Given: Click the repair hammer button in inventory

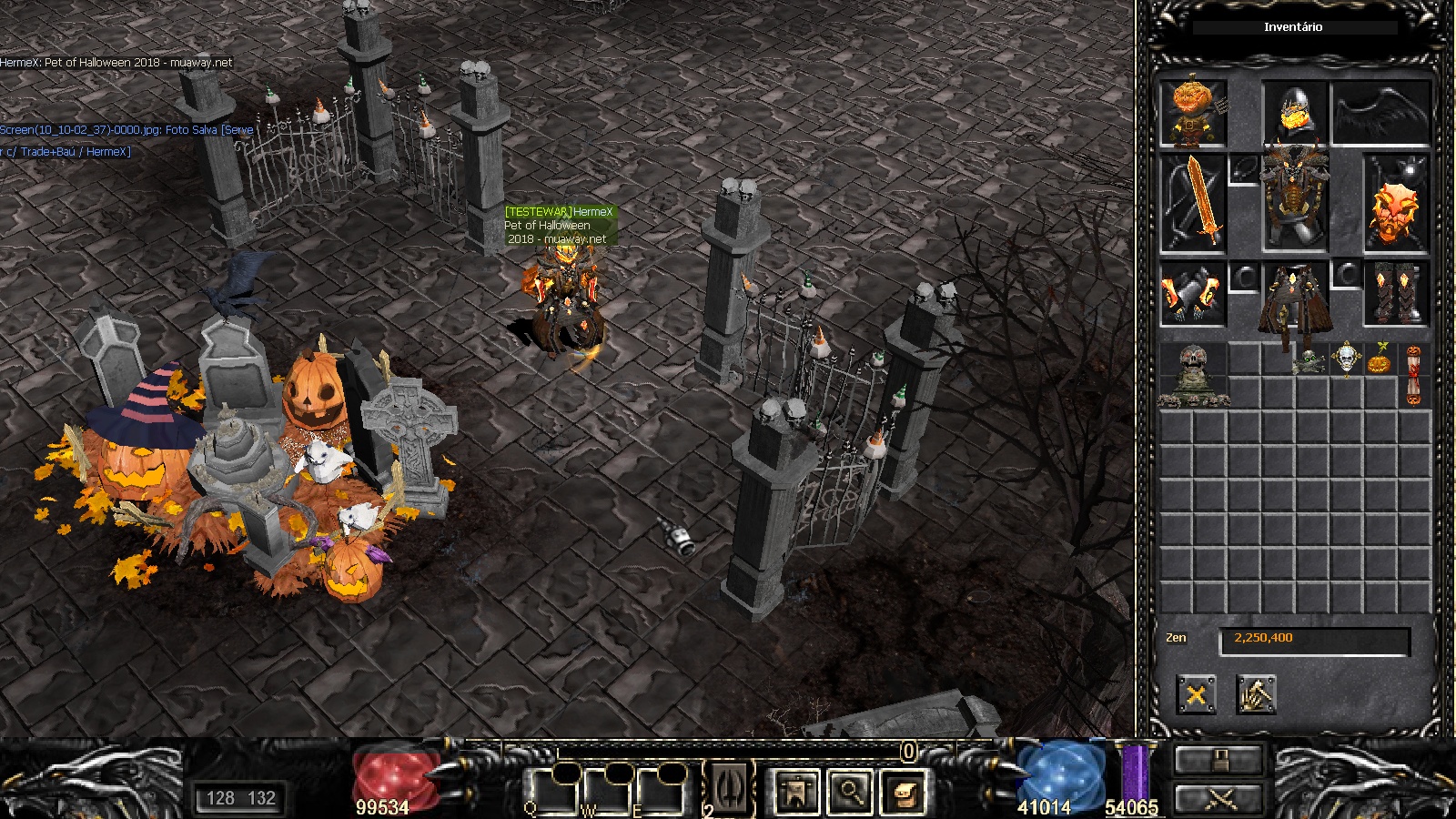Looking at the screenshot, I should [x=1256, y=695].
